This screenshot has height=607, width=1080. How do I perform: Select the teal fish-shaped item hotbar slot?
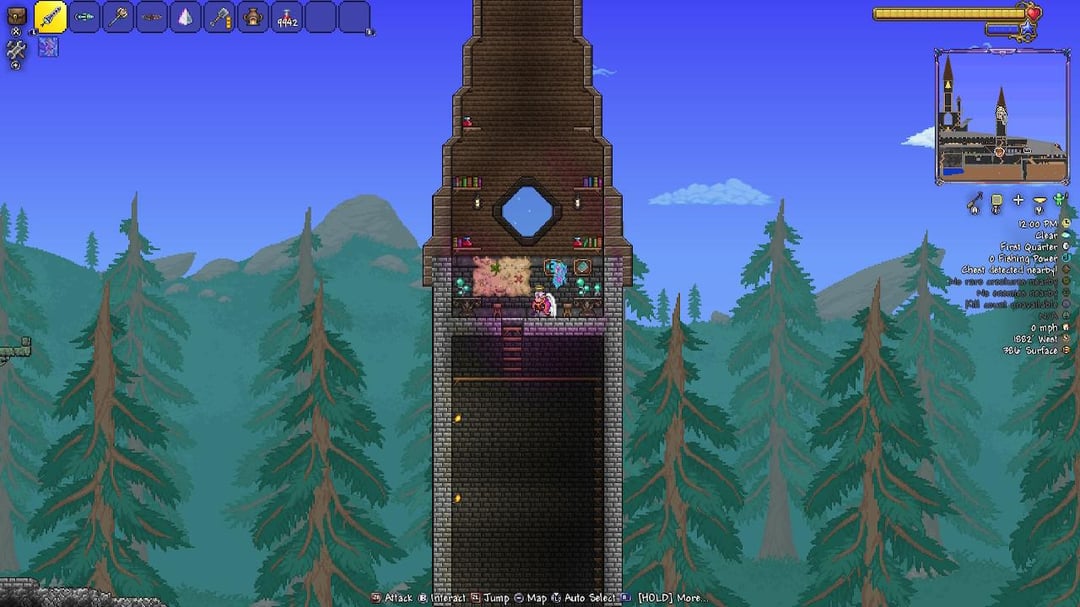pyautogui.click(x=84, y=17)
